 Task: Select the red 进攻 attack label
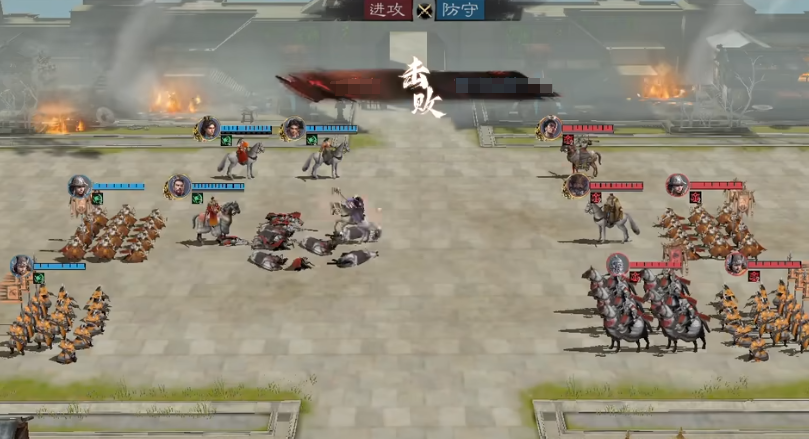[388, 10]
